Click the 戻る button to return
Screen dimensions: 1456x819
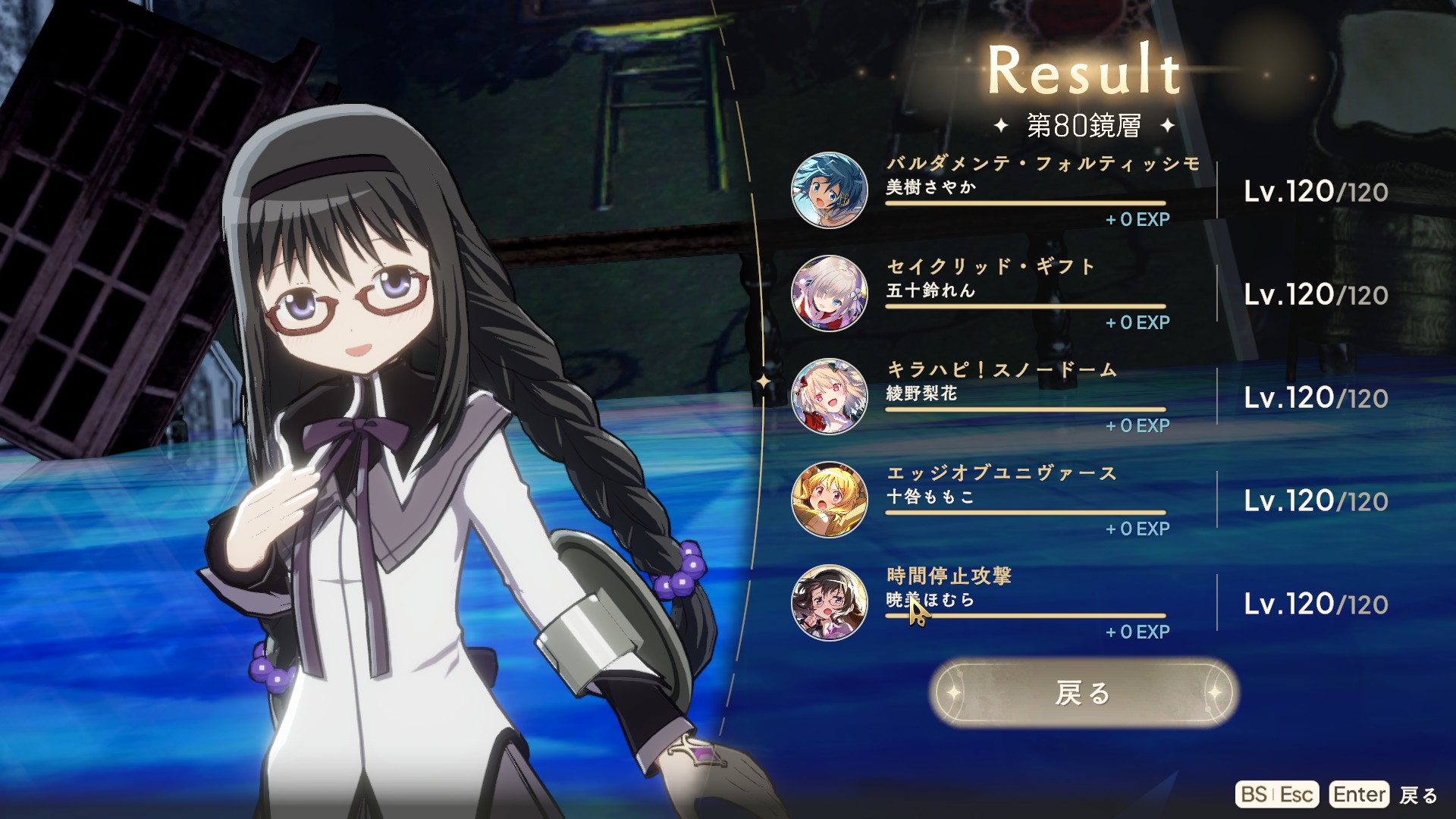[x=1083, y=692]
